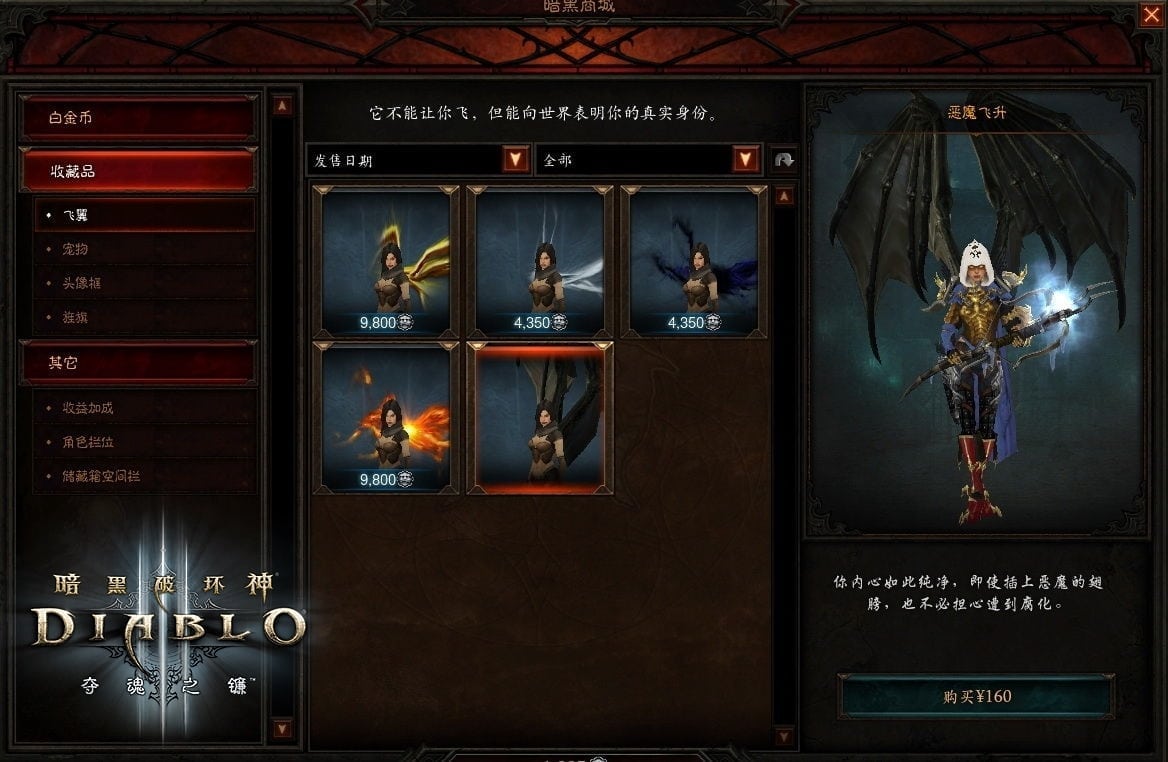Click the reset arrow next to filters

point(784,160)
